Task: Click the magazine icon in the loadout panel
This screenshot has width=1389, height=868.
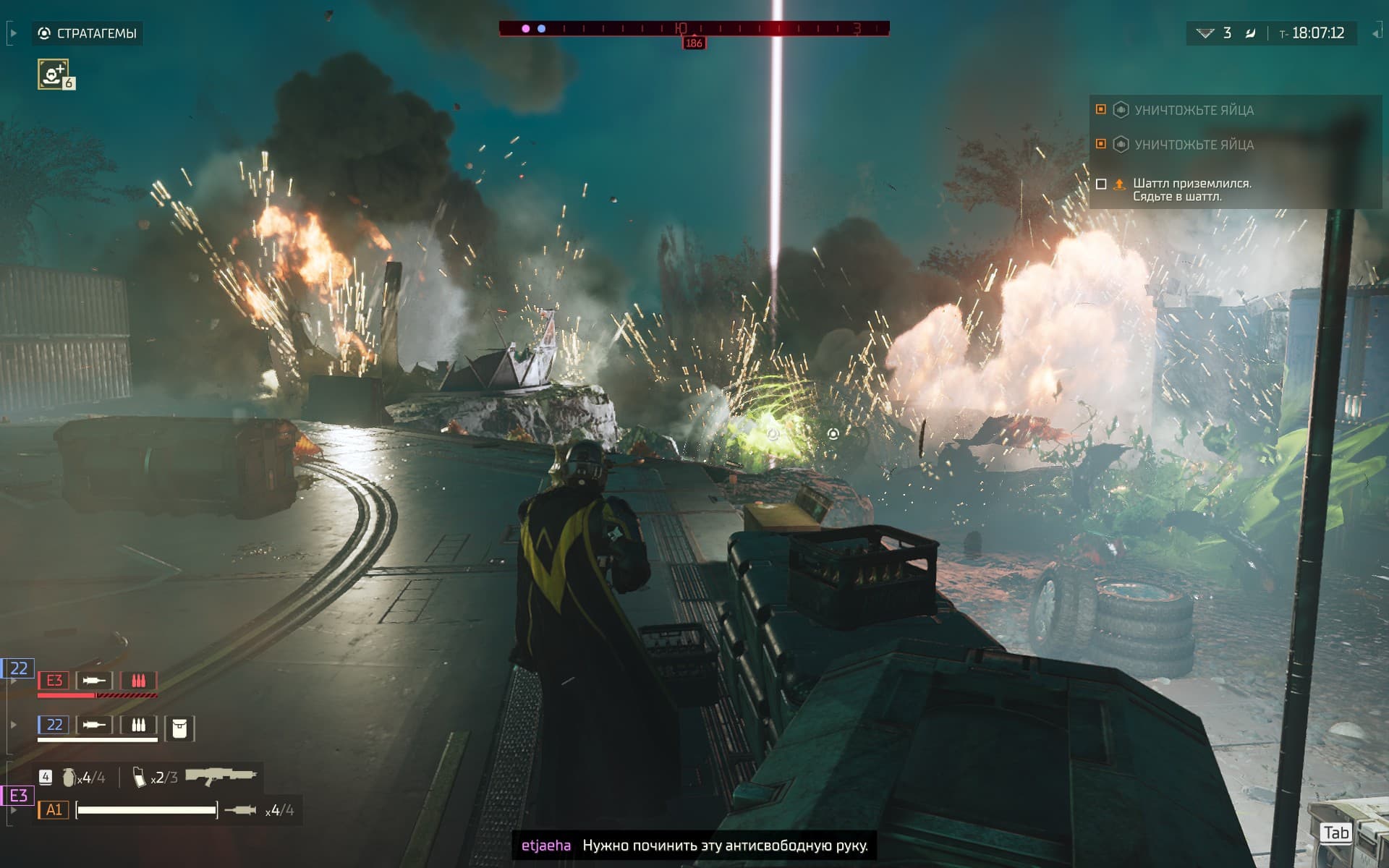Action: pos(139,778)
